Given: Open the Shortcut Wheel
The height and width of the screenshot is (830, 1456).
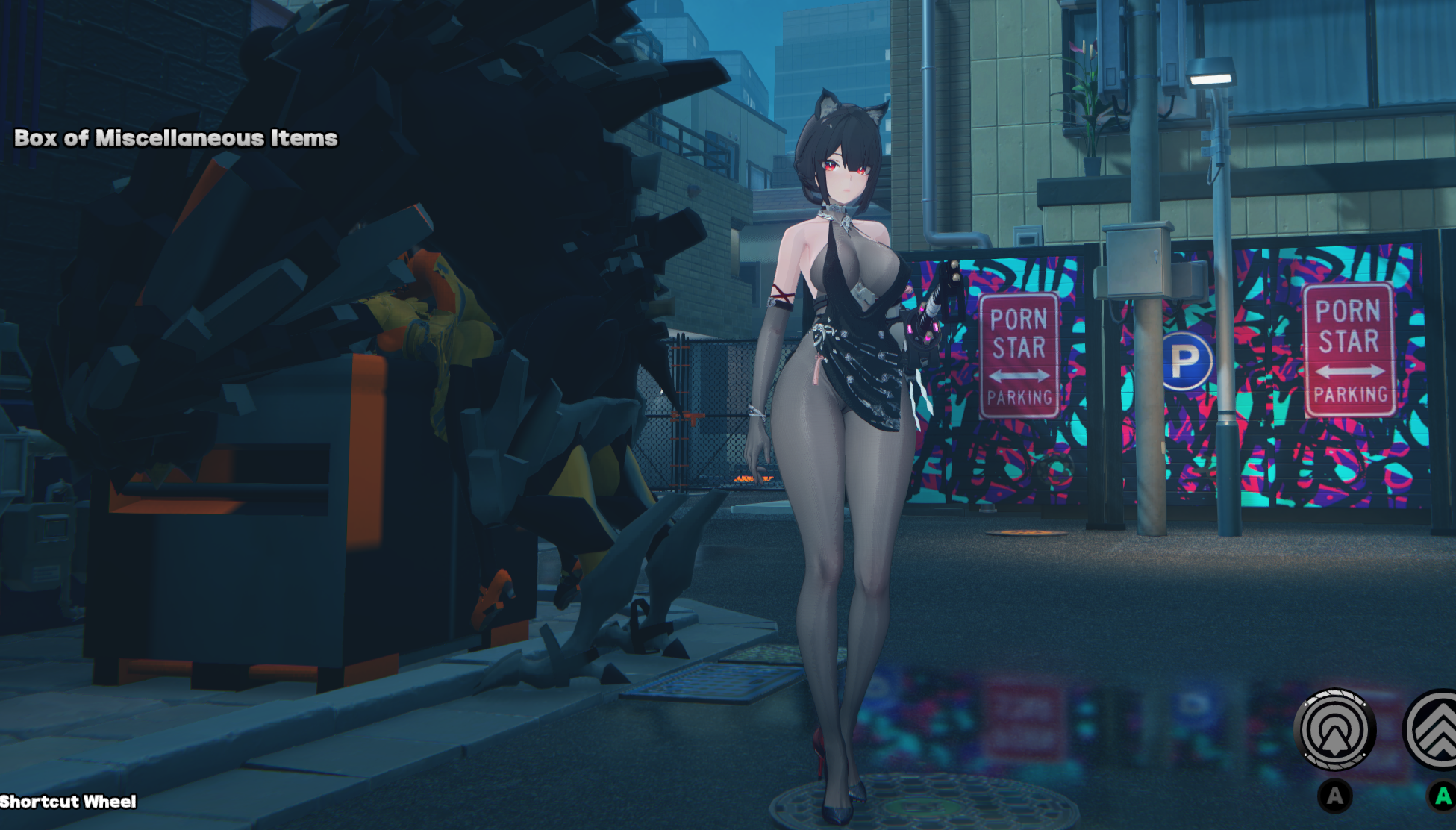Looking at the screenshot, I should pyautogui.click(x=69, y=802).
